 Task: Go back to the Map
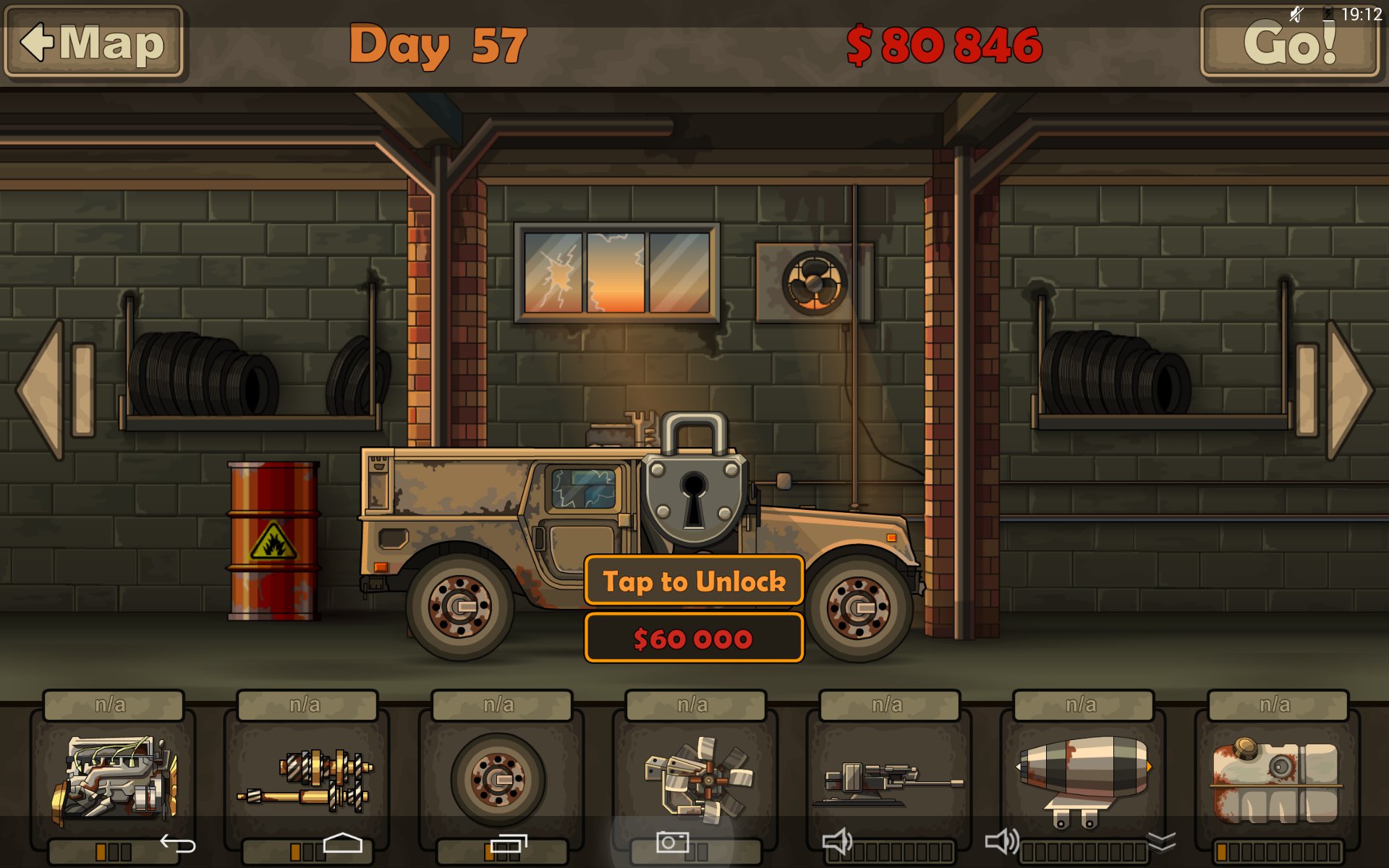pyautogui.click(x=93, y=42)
